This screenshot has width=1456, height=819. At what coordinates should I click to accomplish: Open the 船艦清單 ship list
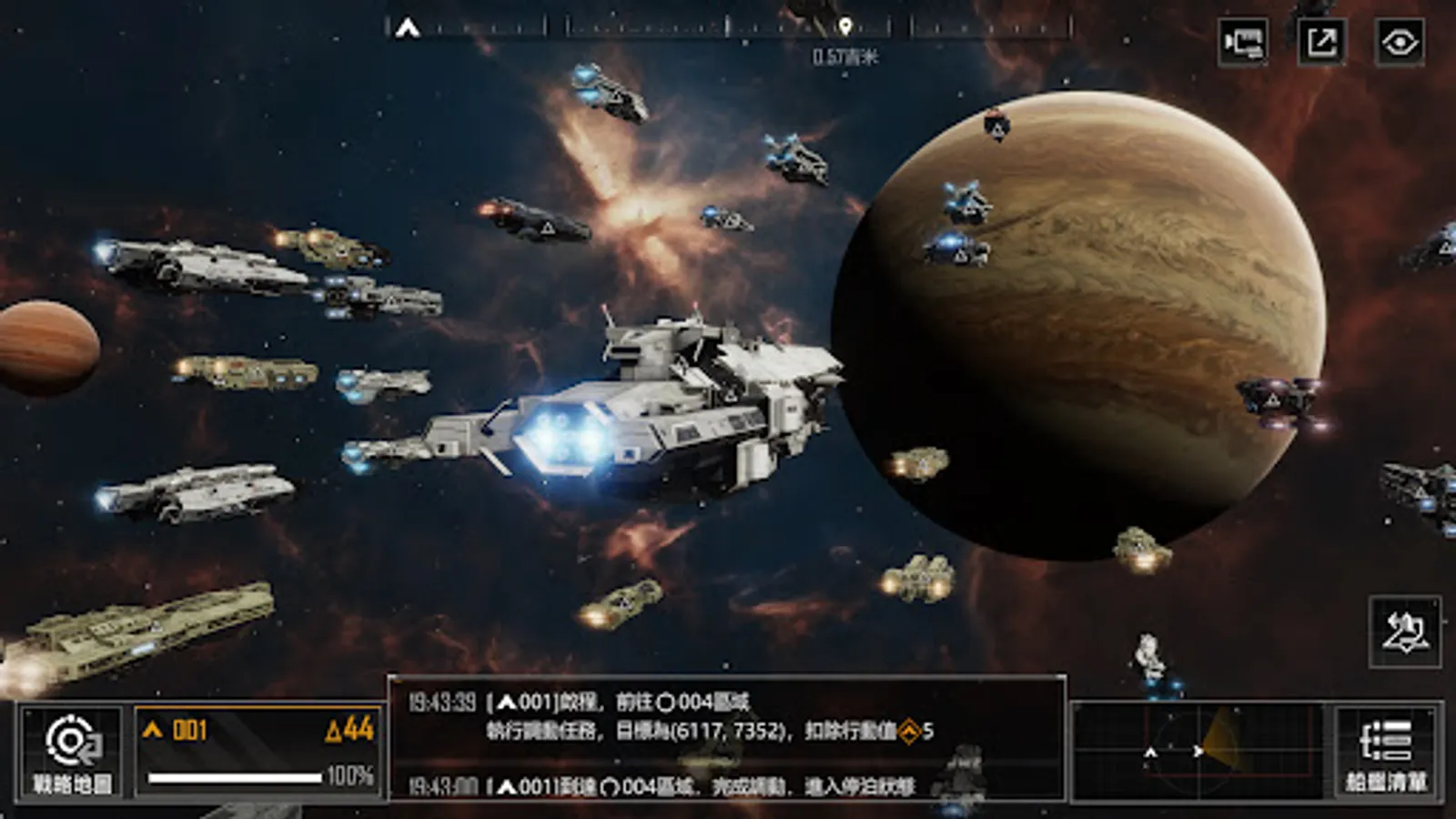(x=1386, y=753)
